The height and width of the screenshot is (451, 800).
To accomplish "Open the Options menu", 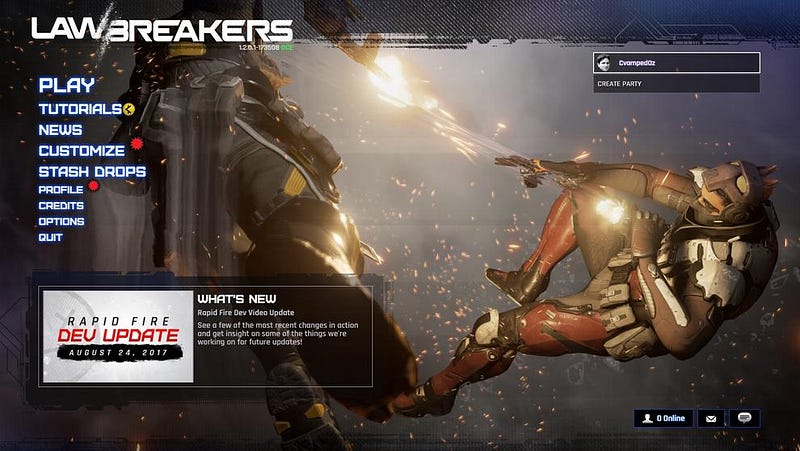I will pyautogui.click(x=61, y=221).
